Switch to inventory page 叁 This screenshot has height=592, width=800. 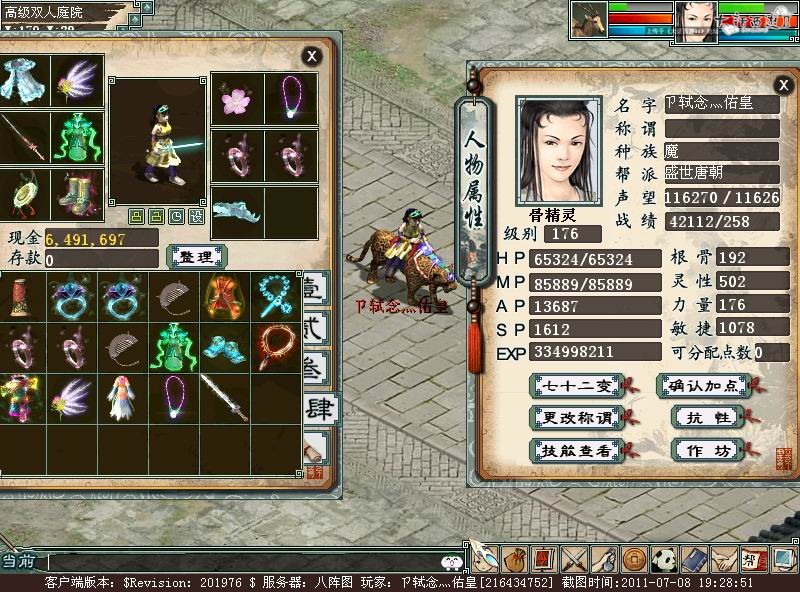[x=316, y=368]
